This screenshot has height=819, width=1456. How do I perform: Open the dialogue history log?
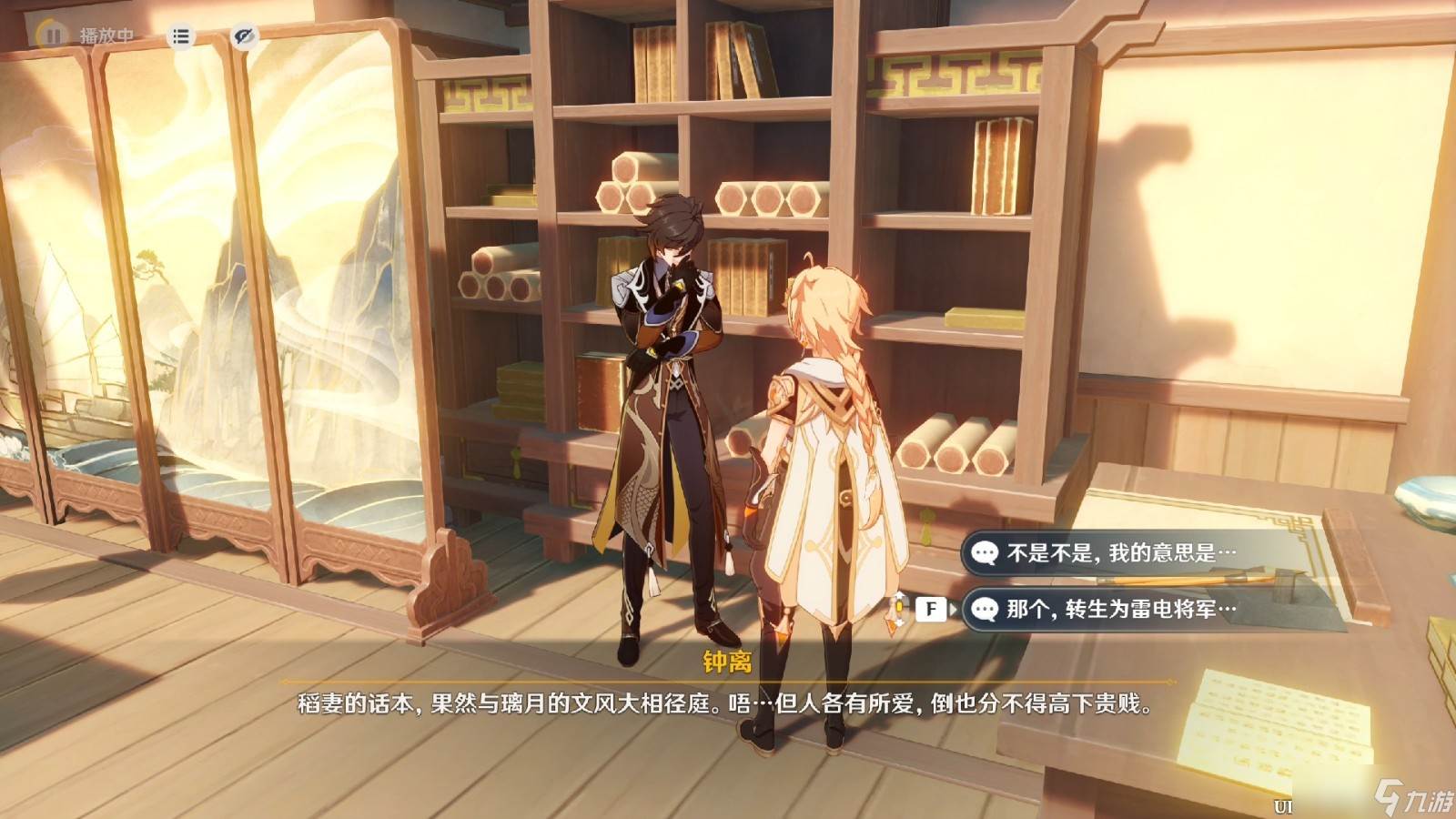pyautogui.click(x=181, y=36)
